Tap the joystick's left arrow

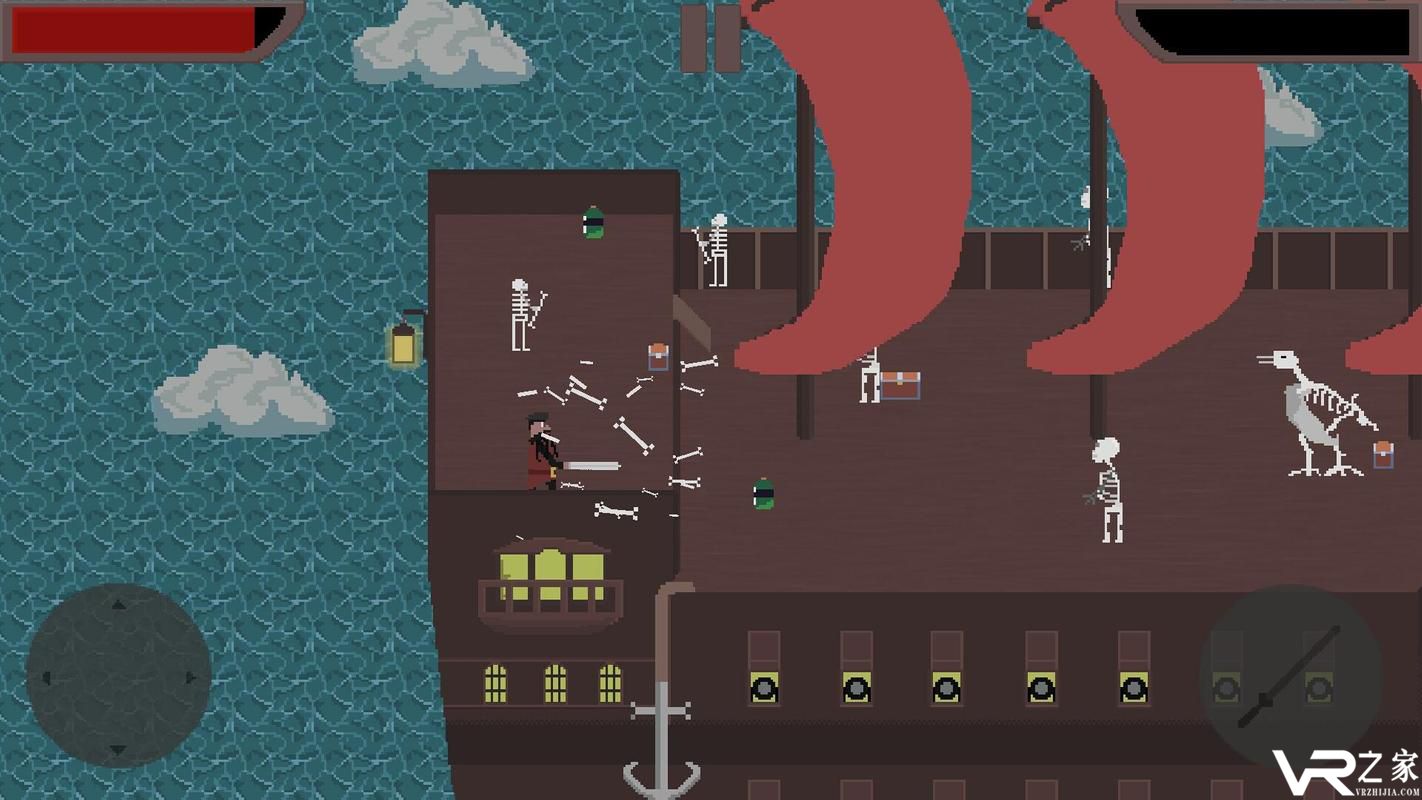[46, 677]
